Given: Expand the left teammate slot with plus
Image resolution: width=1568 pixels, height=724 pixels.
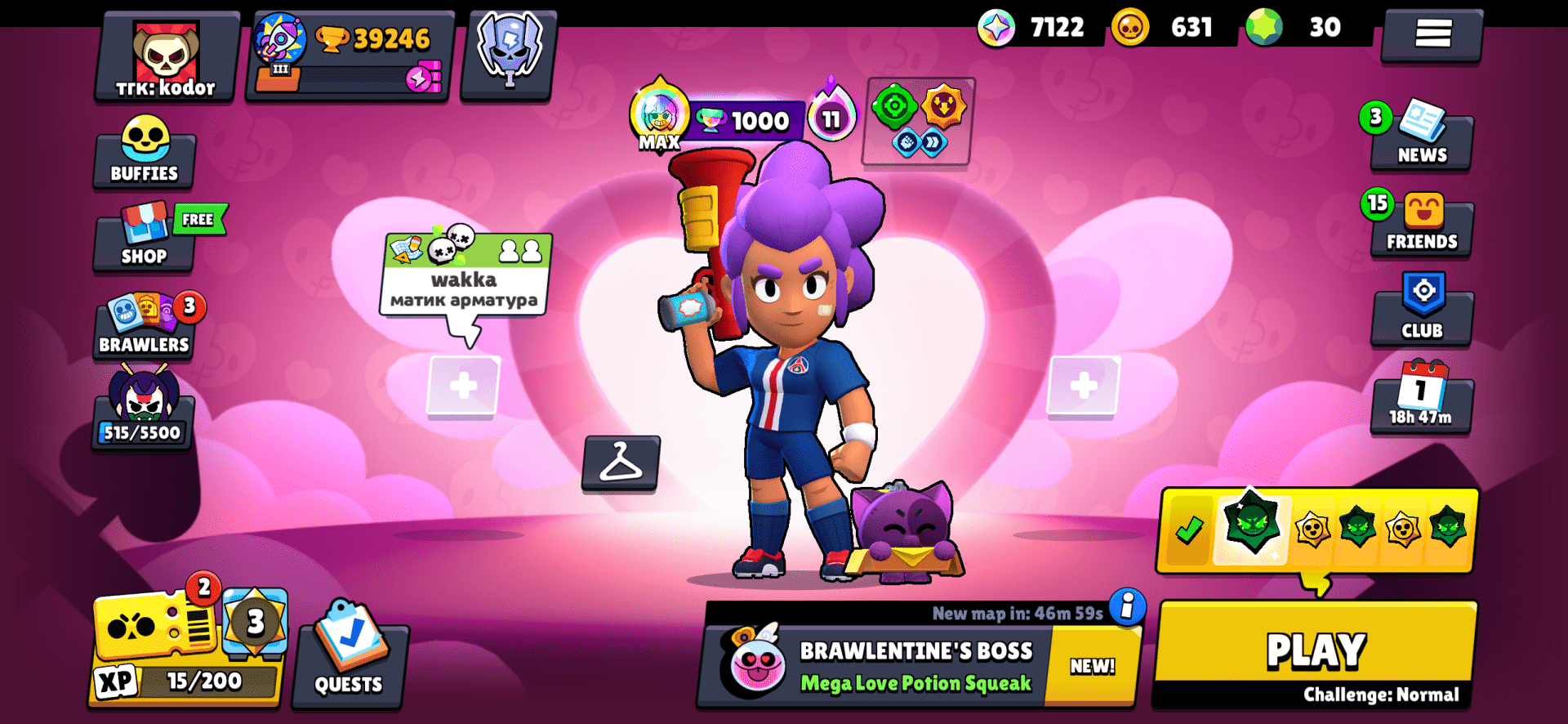Looking at the screenshot, I should 464,384.
